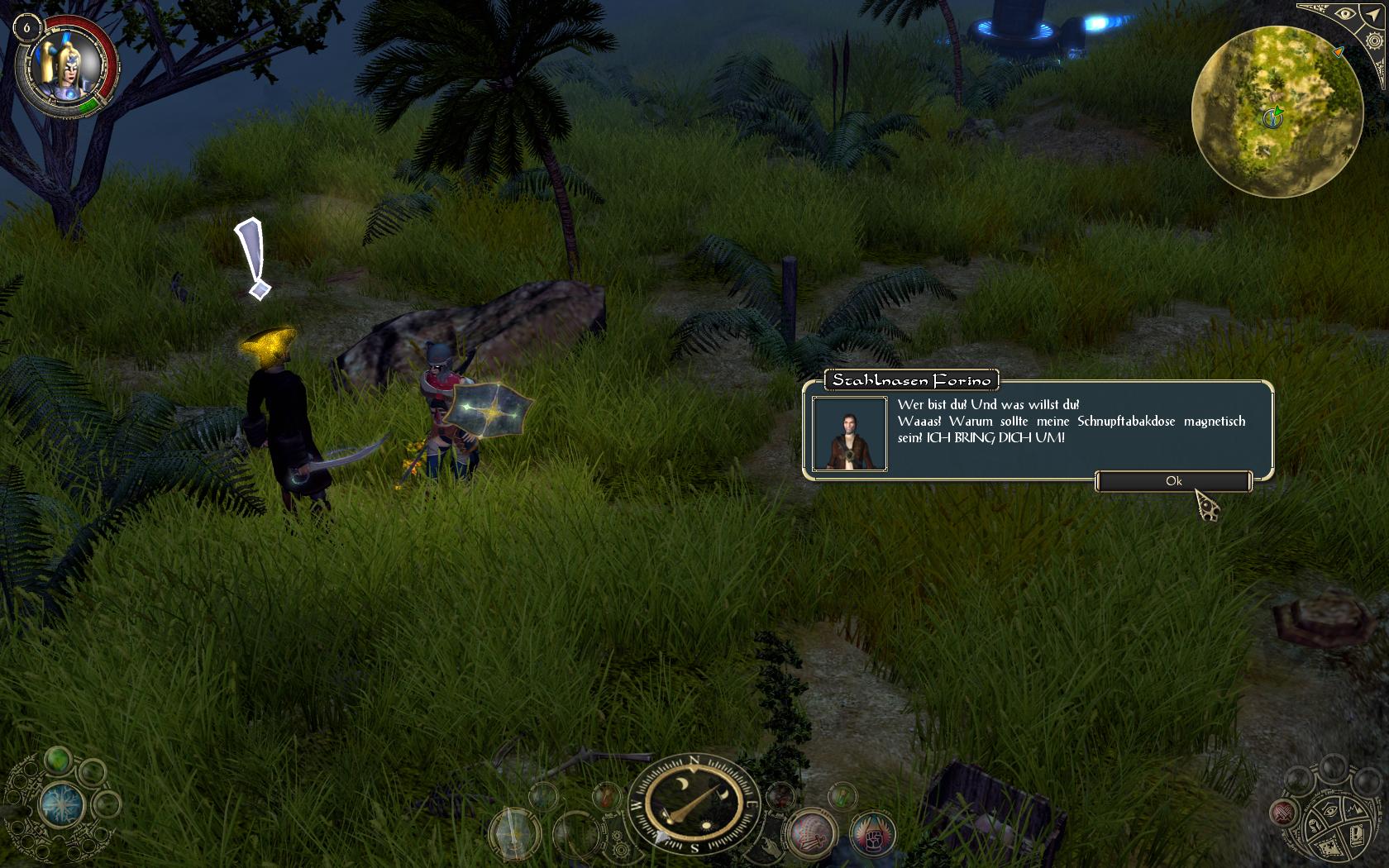
Task: Click the red crossed-swords round button
Action: (x=1283, y=813)
